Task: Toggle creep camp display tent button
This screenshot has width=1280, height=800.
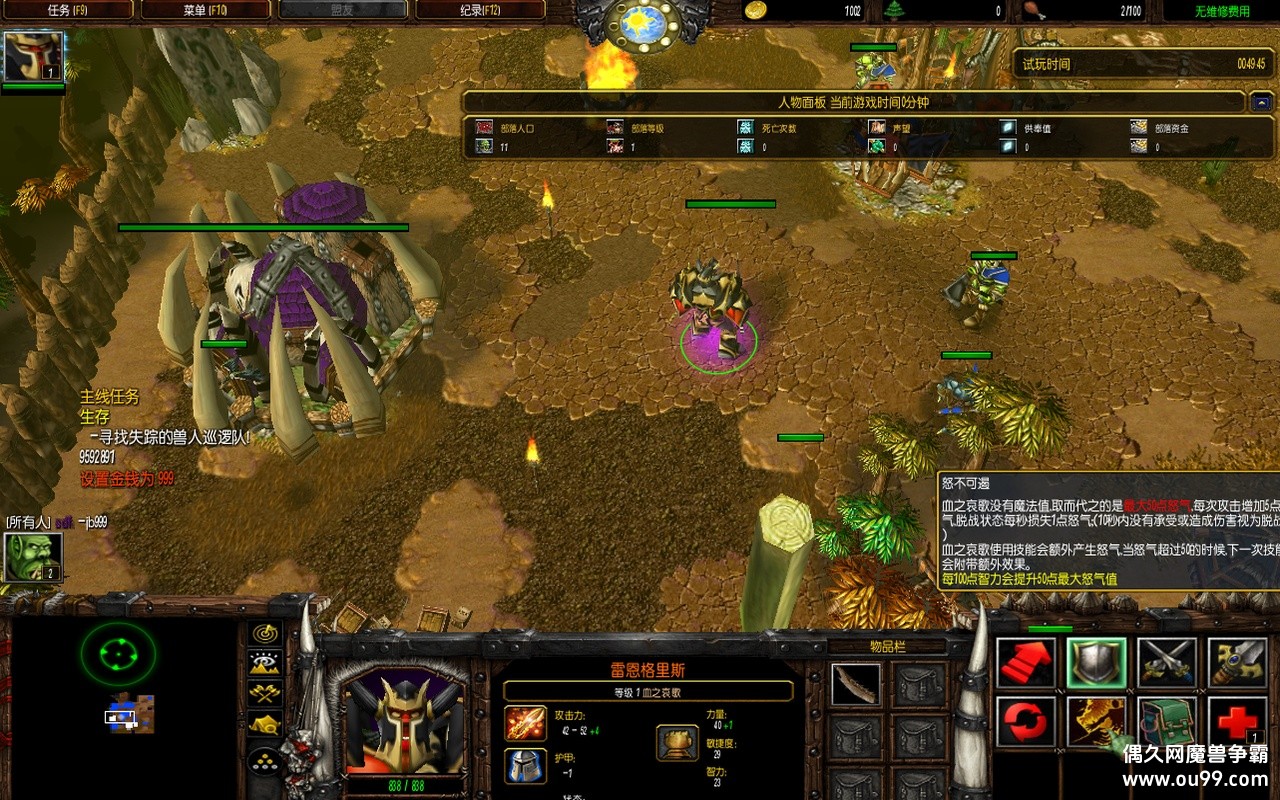Action: (x=265, y=723)
